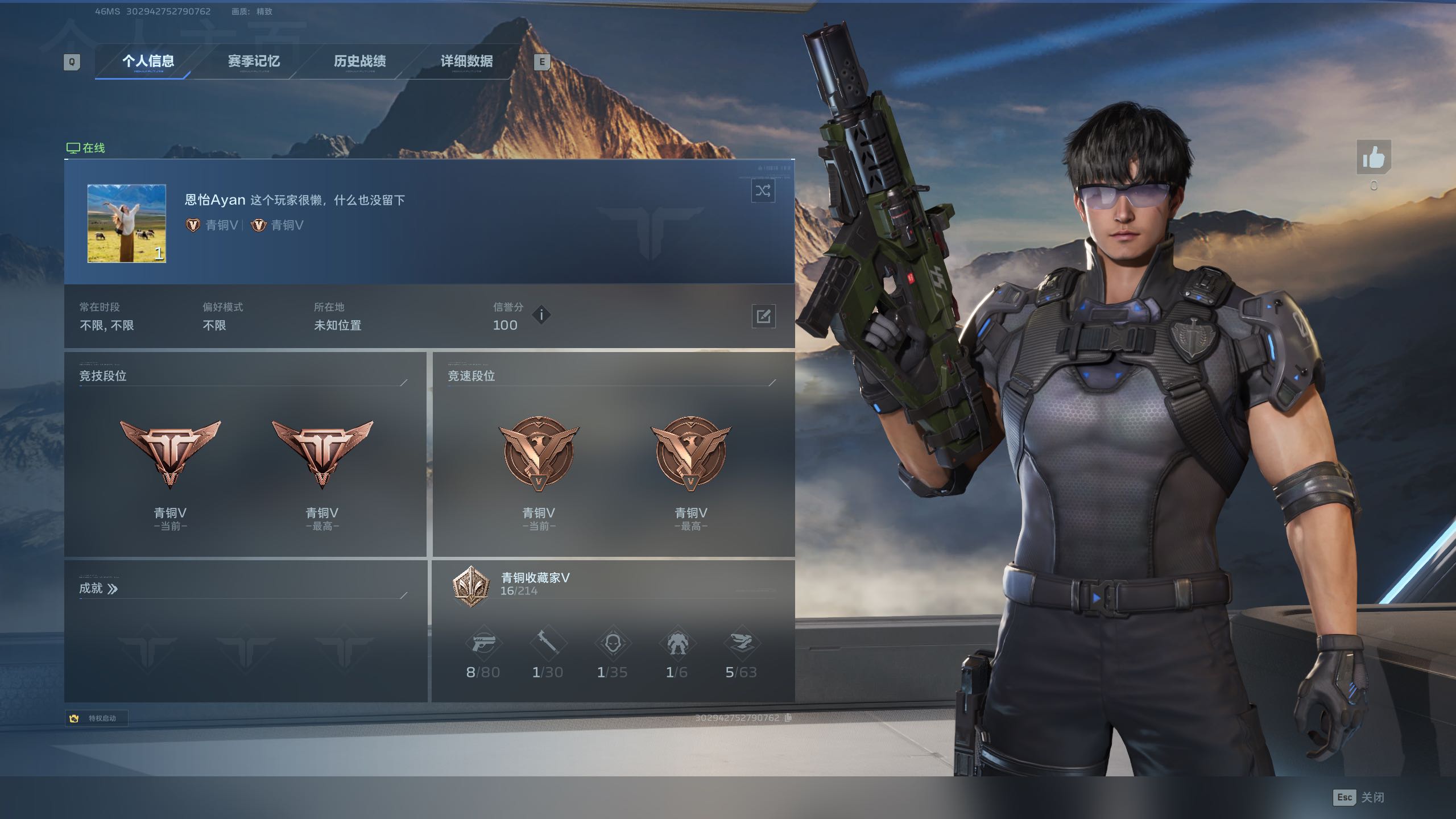Choose the character head collection icon

[613, 644]
